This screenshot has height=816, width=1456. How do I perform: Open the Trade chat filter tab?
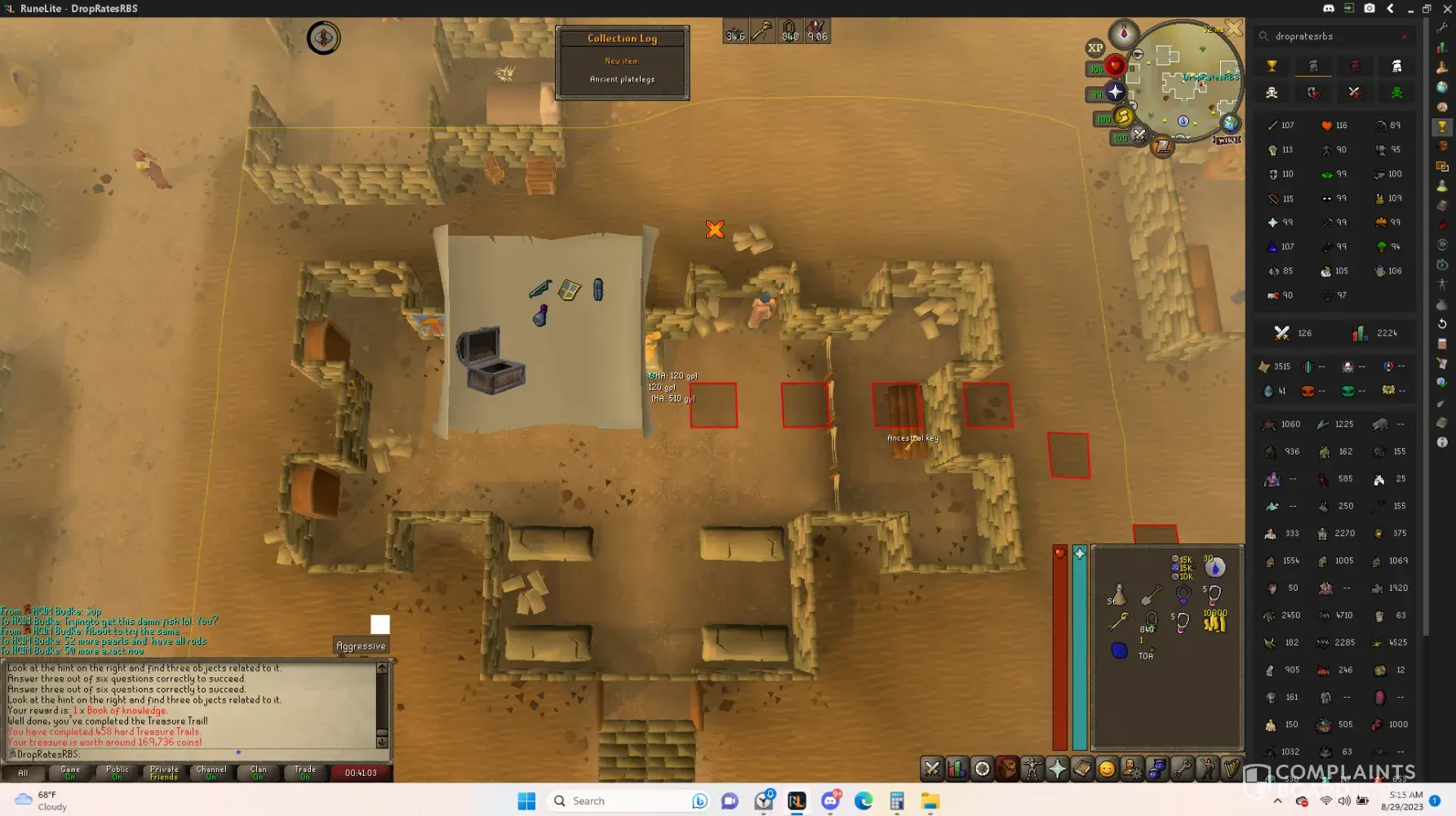304,773
